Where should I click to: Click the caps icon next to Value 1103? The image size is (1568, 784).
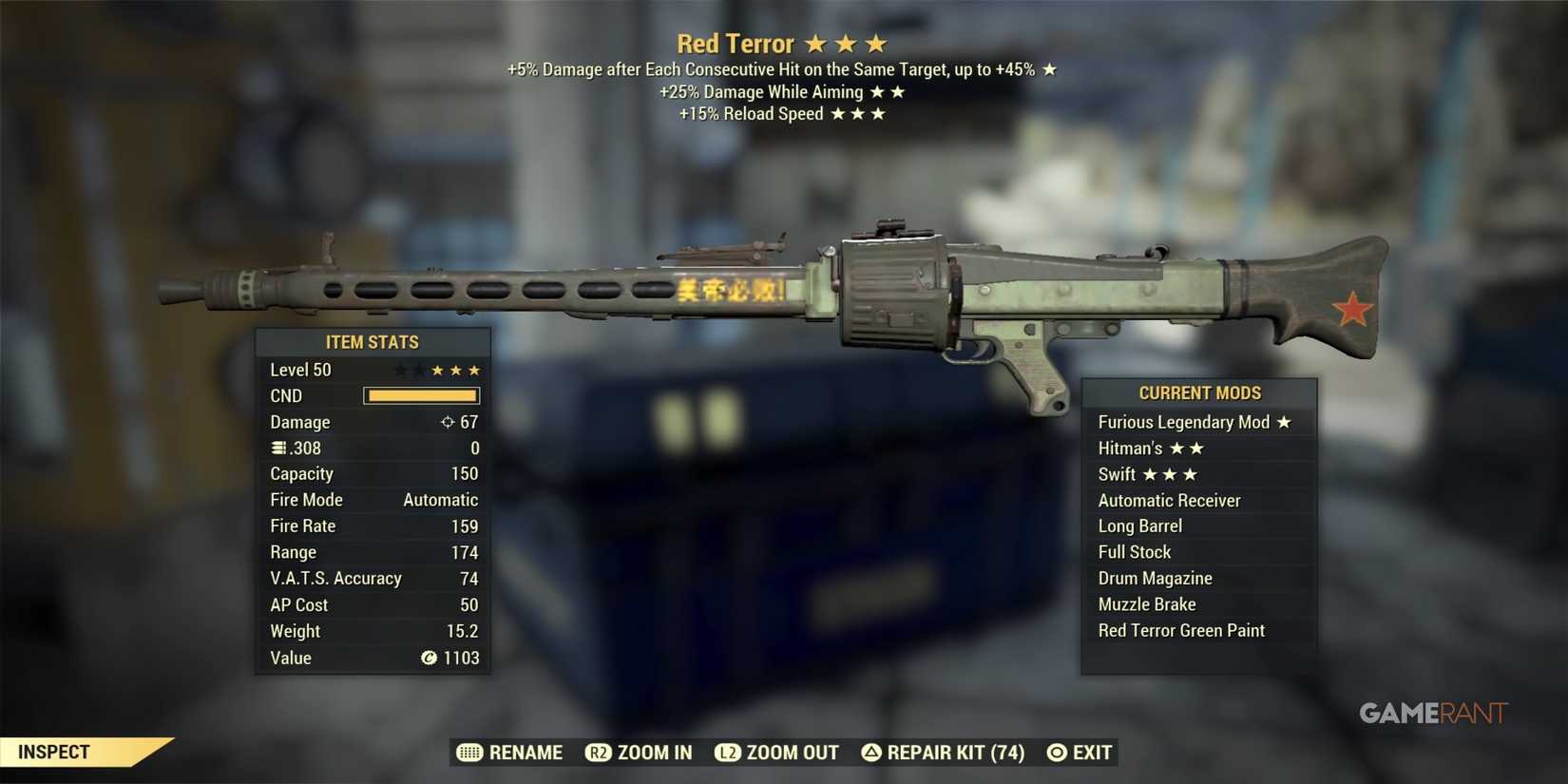coord(428,657)
